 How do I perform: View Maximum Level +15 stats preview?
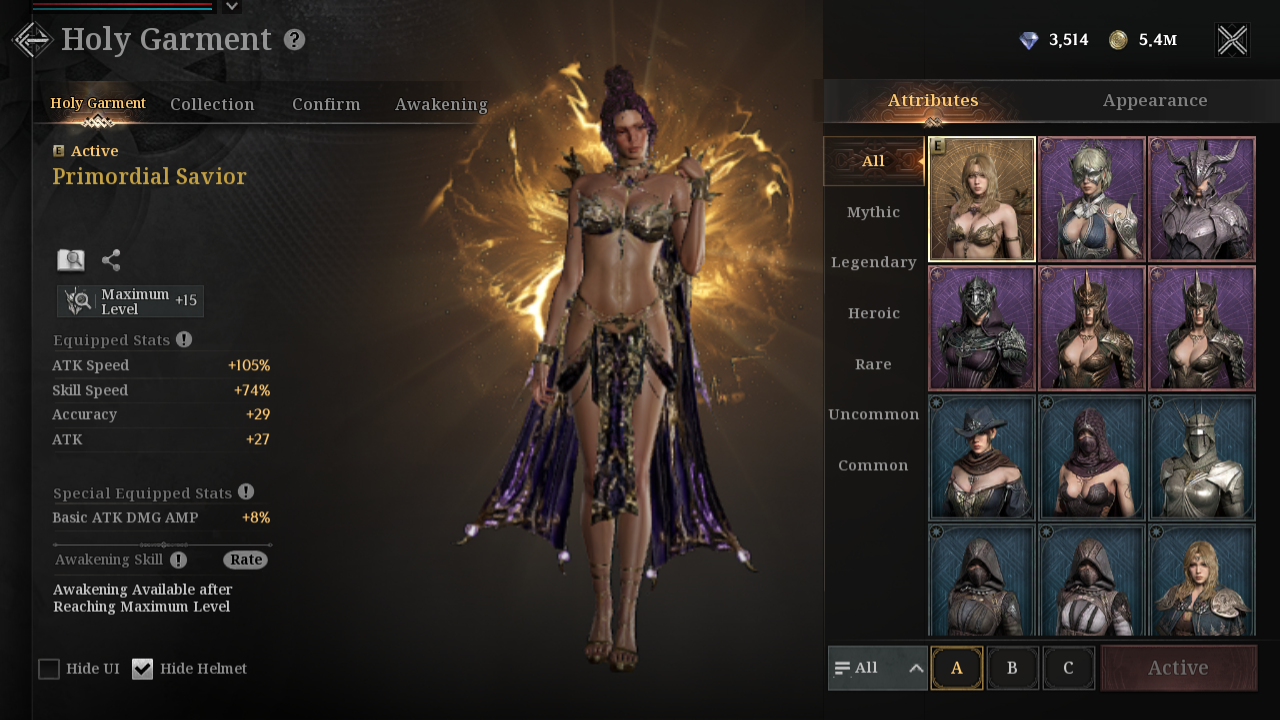[130, 301]
